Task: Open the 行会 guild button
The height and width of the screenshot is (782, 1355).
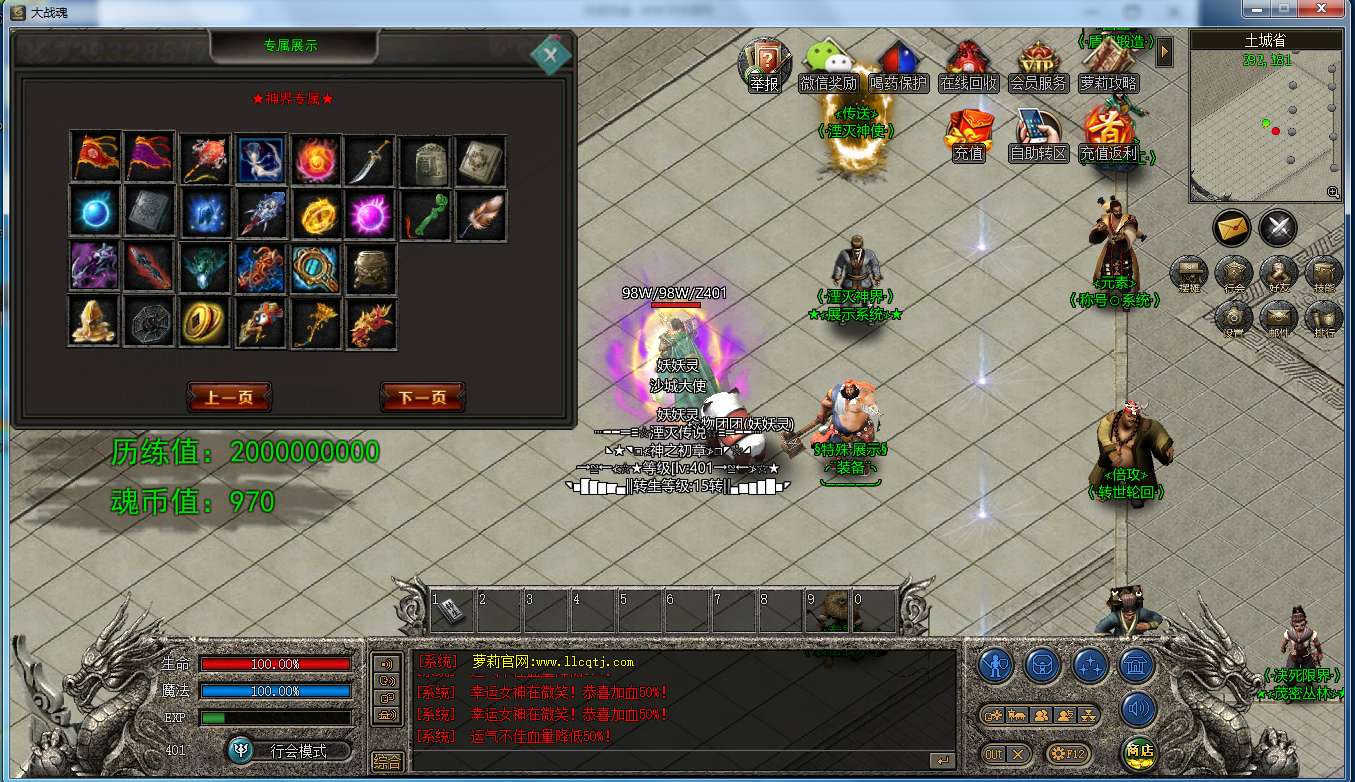Action: click(1234, 273)
